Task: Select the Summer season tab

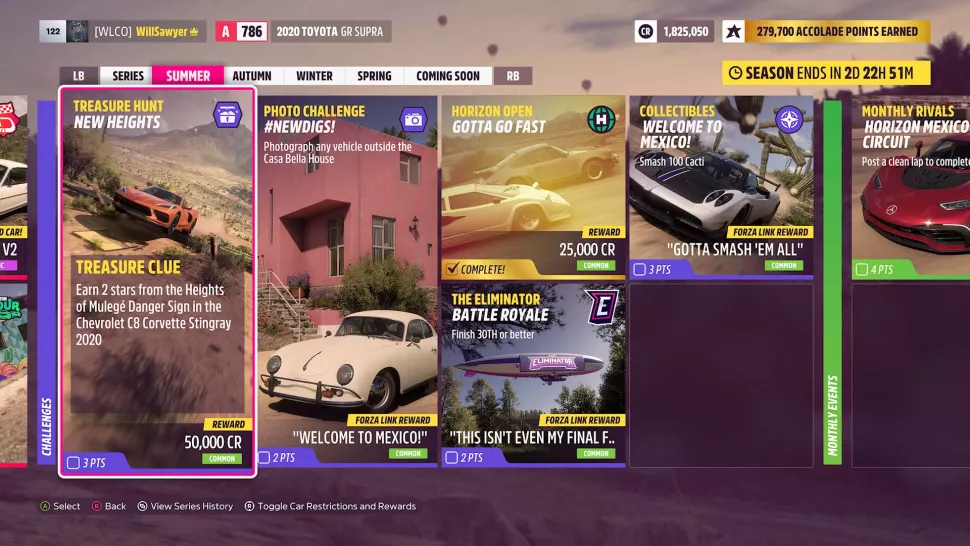Action: (188, 76)
